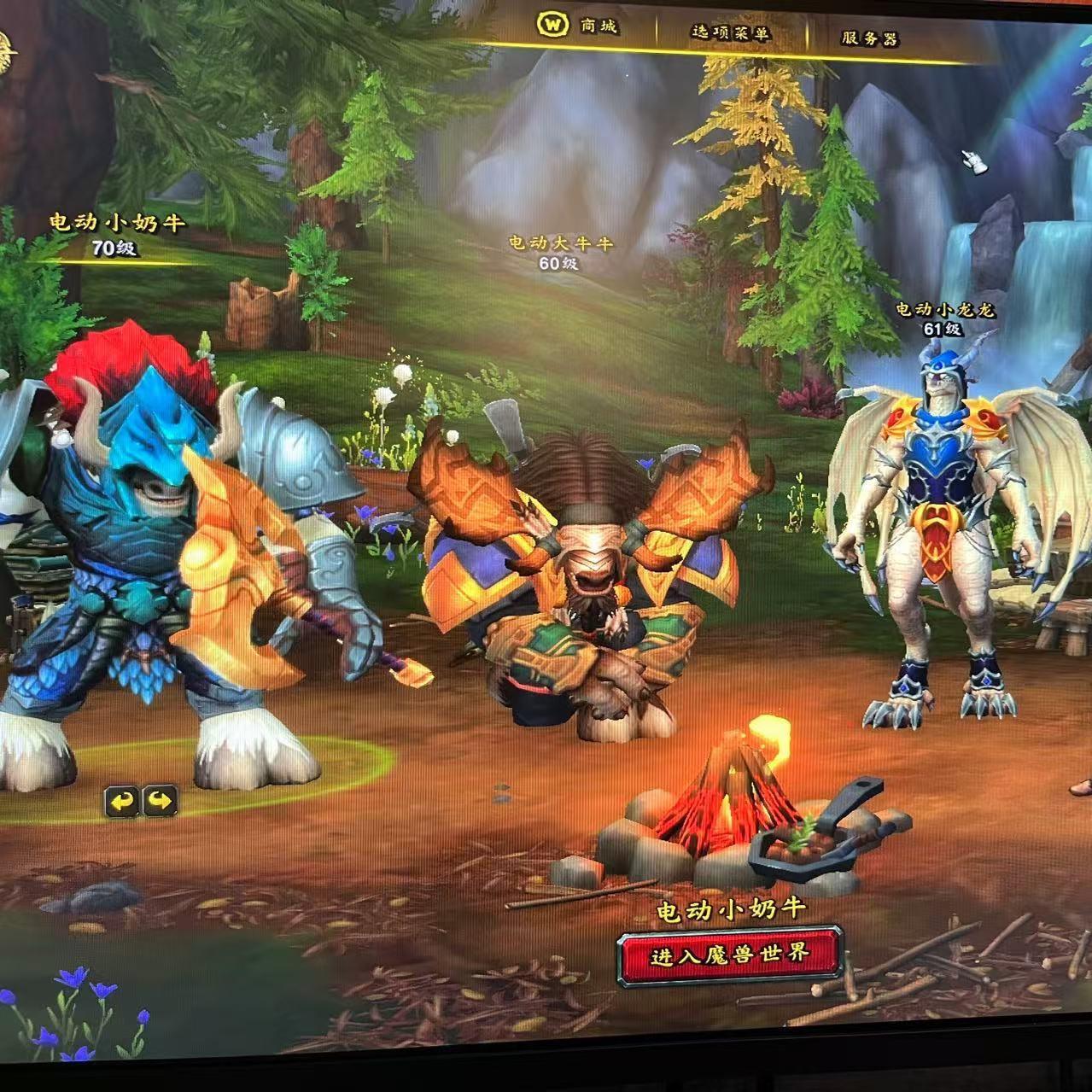Click the 进入魔兽世界 enter world button
Viewport: 1092px width, 1092px height.
730,954
